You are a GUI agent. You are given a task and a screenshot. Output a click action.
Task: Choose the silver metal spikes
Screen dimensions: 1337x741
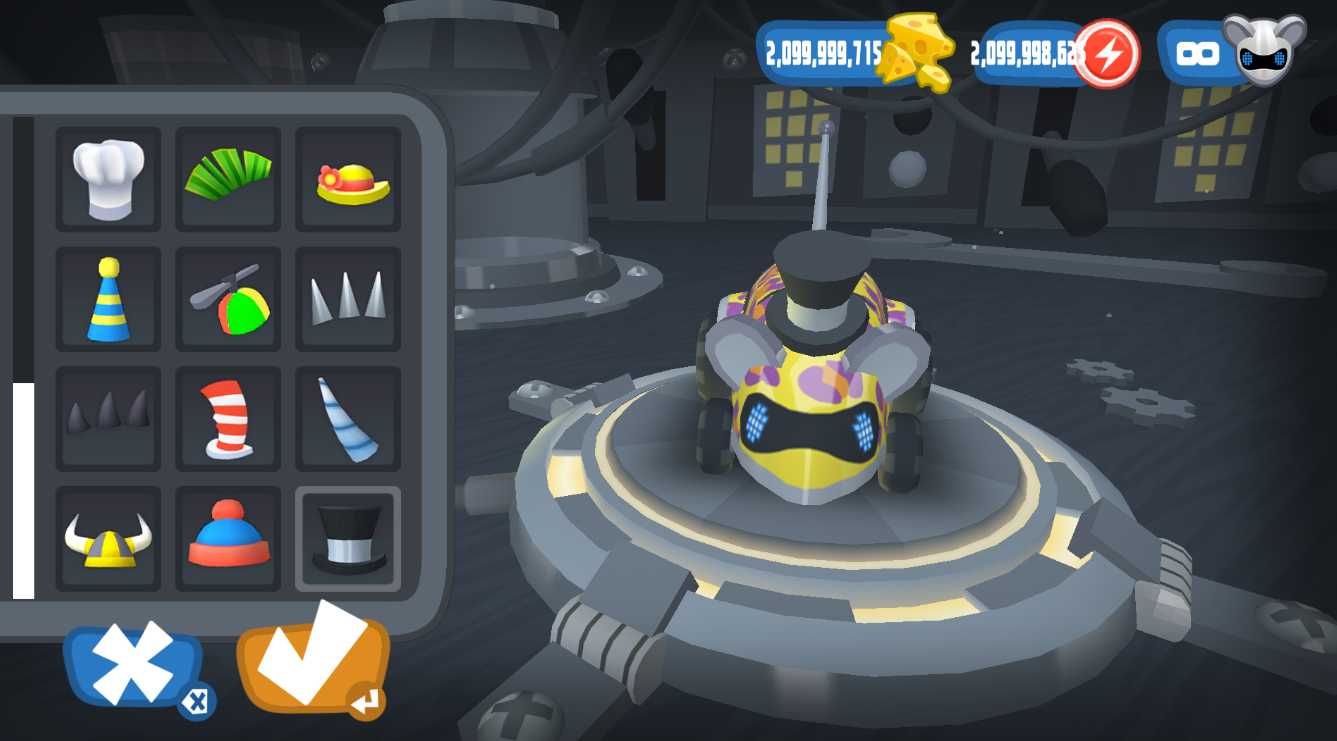point(348,299)
